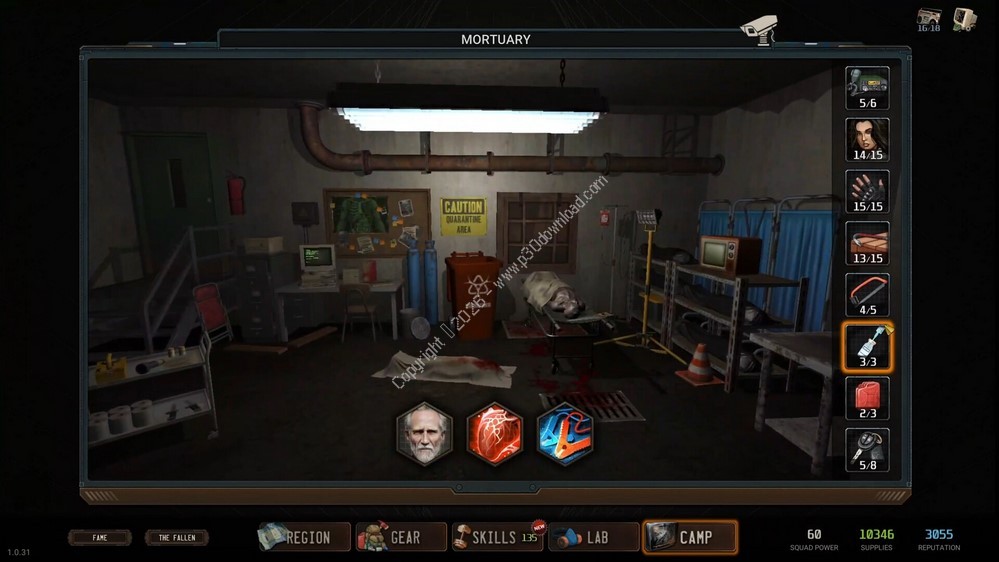Select the woman portrait room icon
This screenshot has height=562, width=999.
[867, 136]
